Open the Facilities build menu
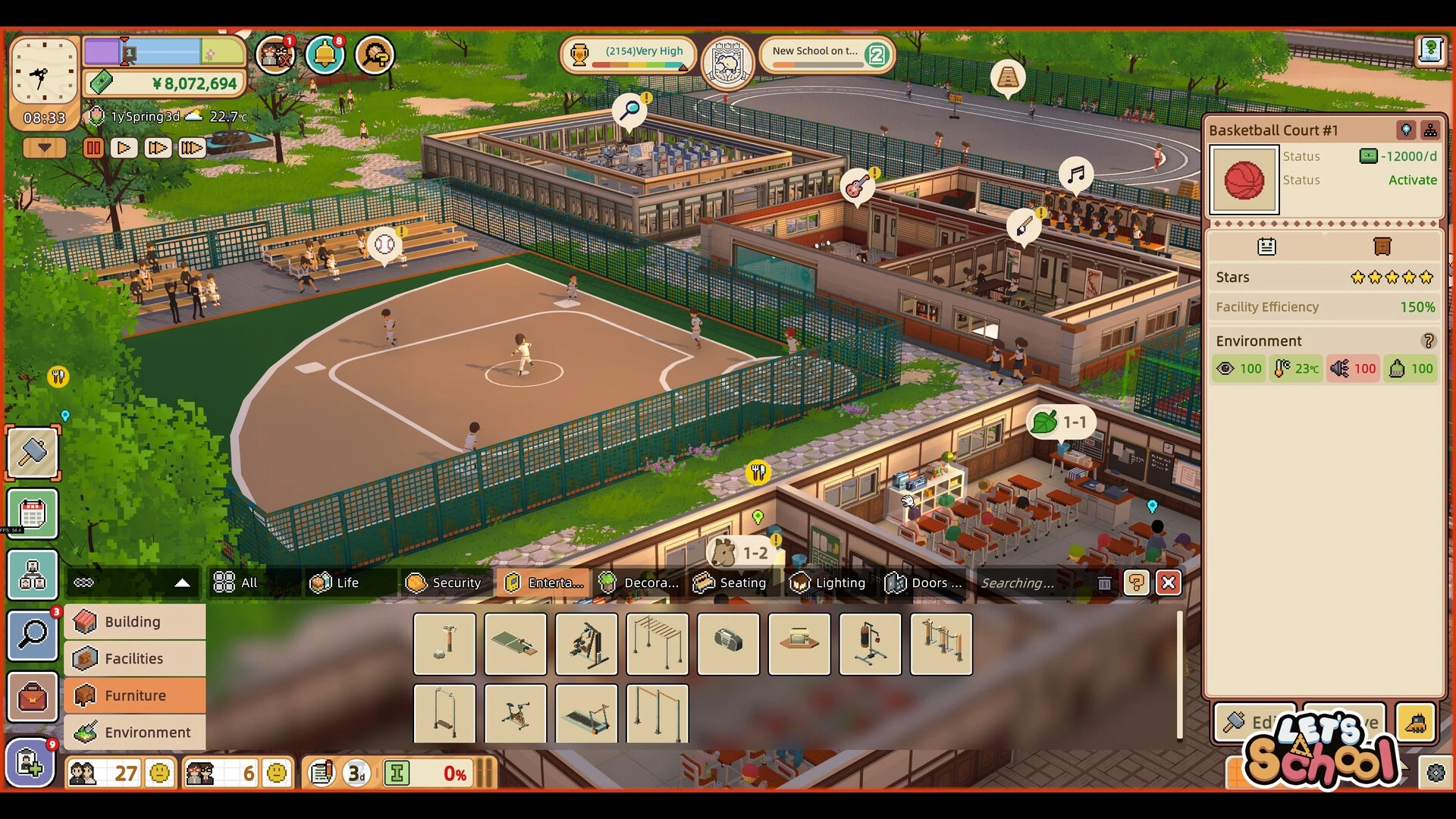The width and height of the screenshot is (1456, 819). pos(134,658)
